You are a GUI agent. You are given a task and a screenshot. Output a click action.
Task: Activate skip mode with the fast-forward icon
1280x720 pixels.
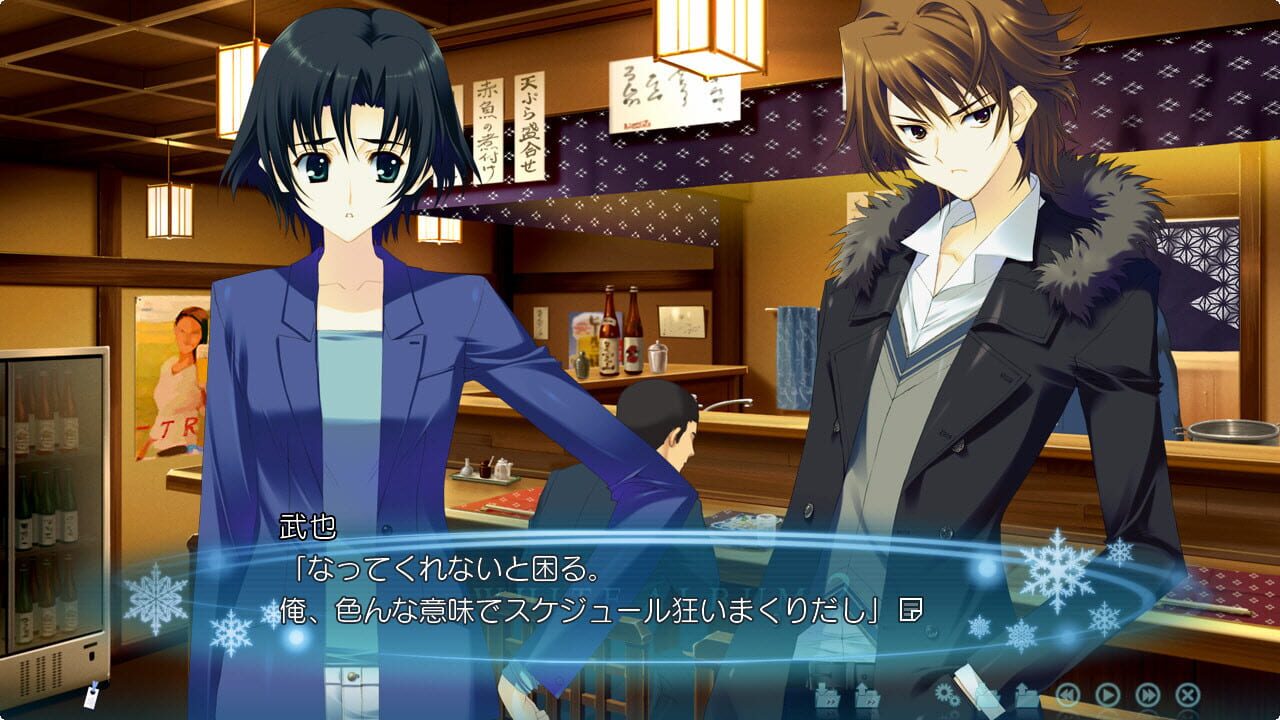click(1147, 695)
